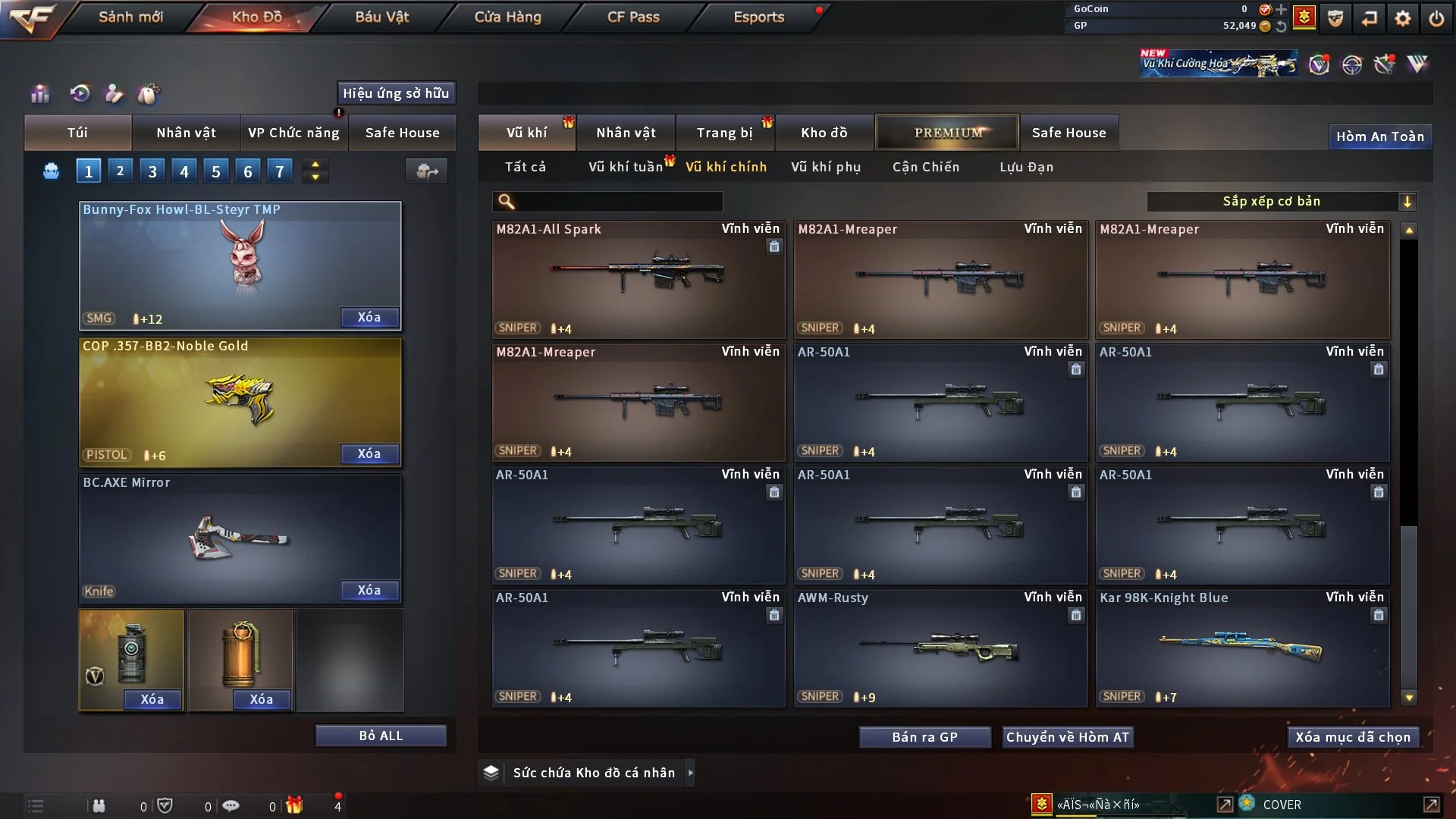Sell selected items with Bán ra GP
1456x819 pixels.
coord(924,737)
